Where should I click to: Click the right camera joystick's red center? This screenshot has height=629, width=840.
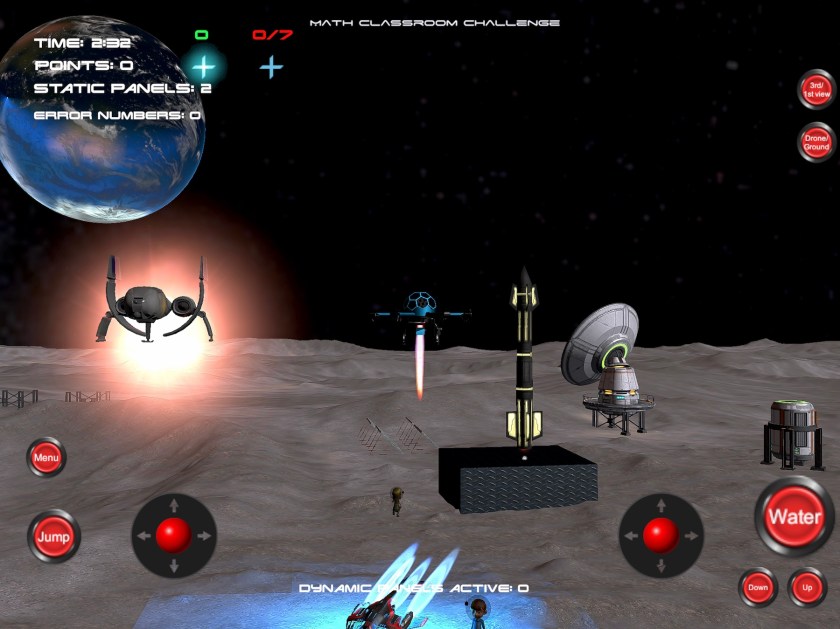pyautogui.click(x=660, y=535)
